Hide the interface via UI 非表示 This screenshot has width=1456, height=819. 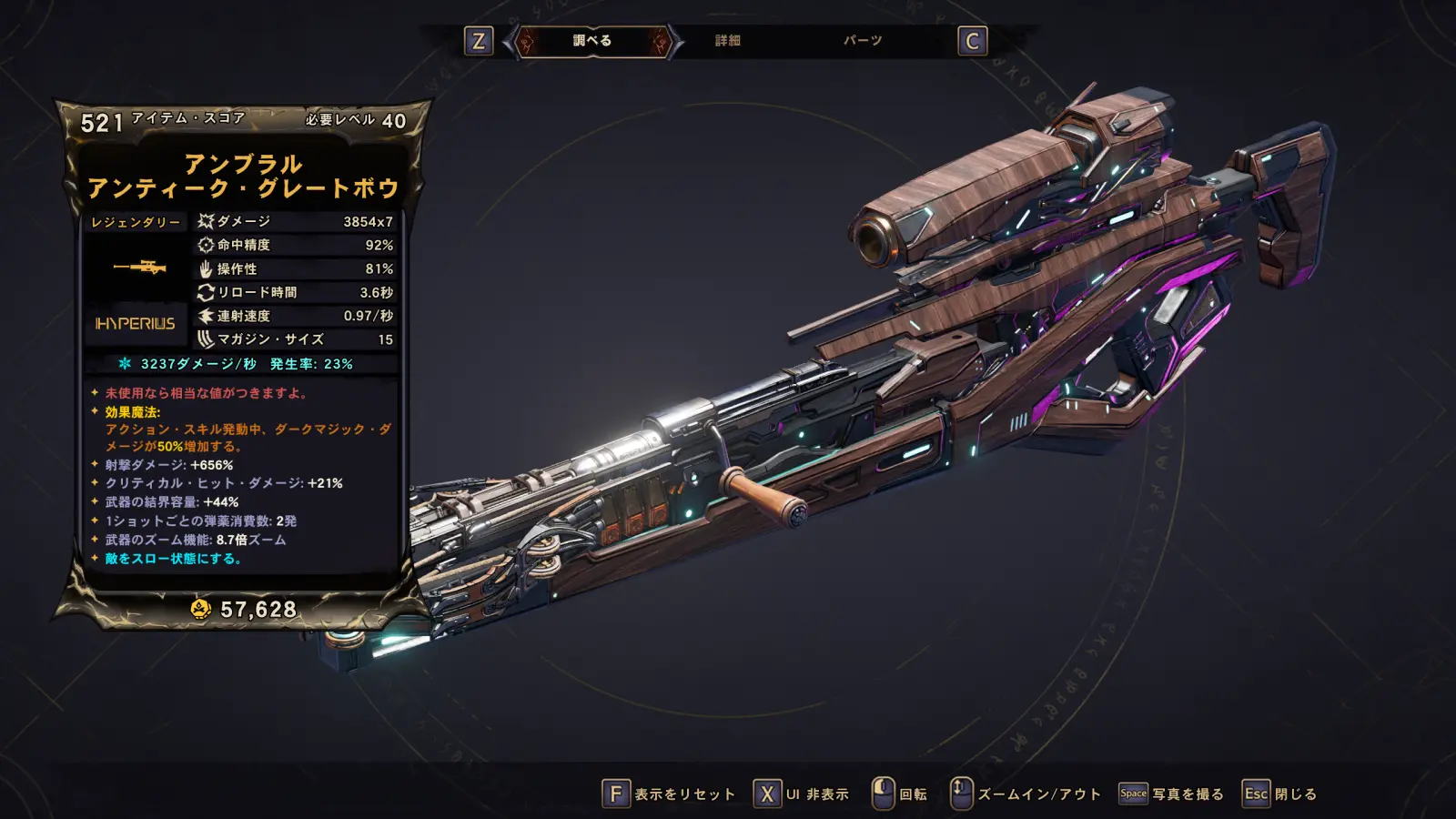(801, 794)
